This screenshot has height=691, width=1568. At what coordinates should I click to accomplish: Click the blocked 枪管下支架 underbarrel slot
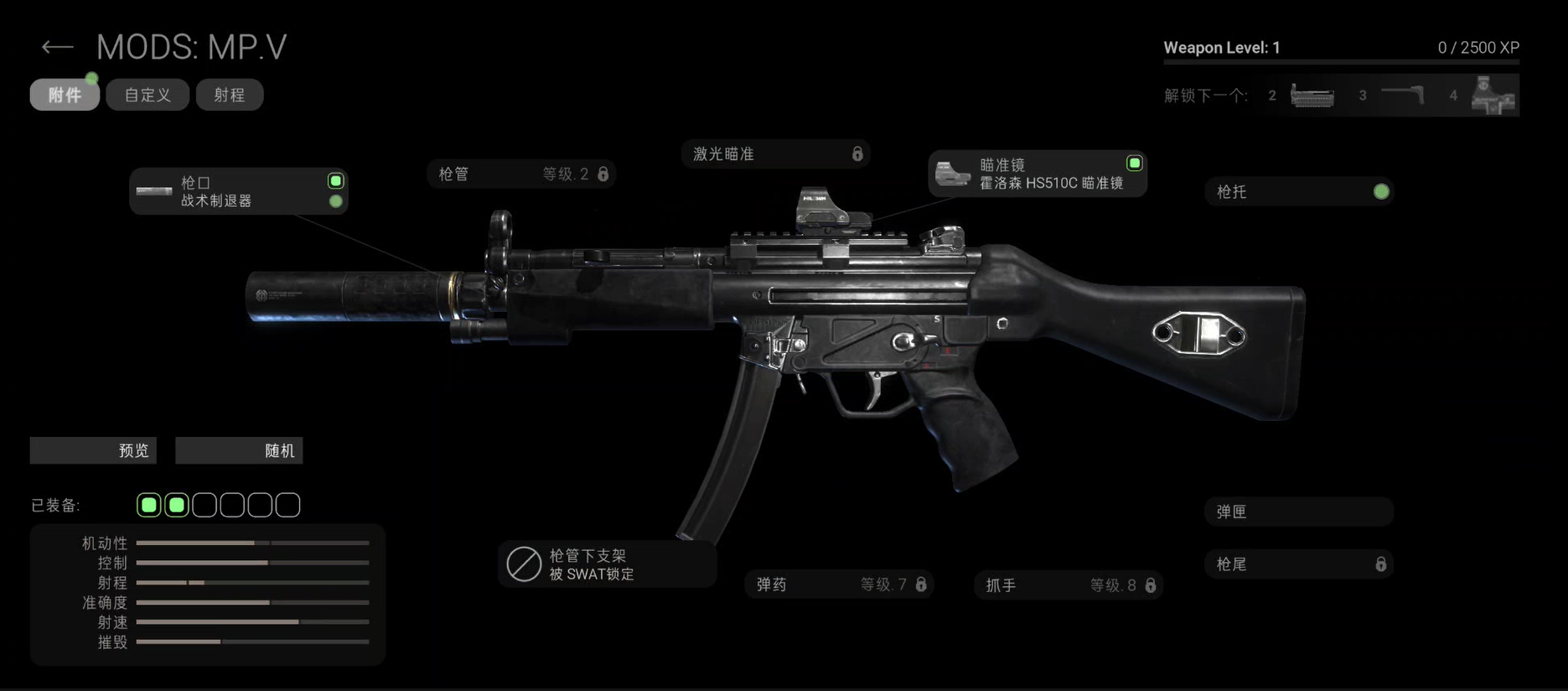(607, 564)
